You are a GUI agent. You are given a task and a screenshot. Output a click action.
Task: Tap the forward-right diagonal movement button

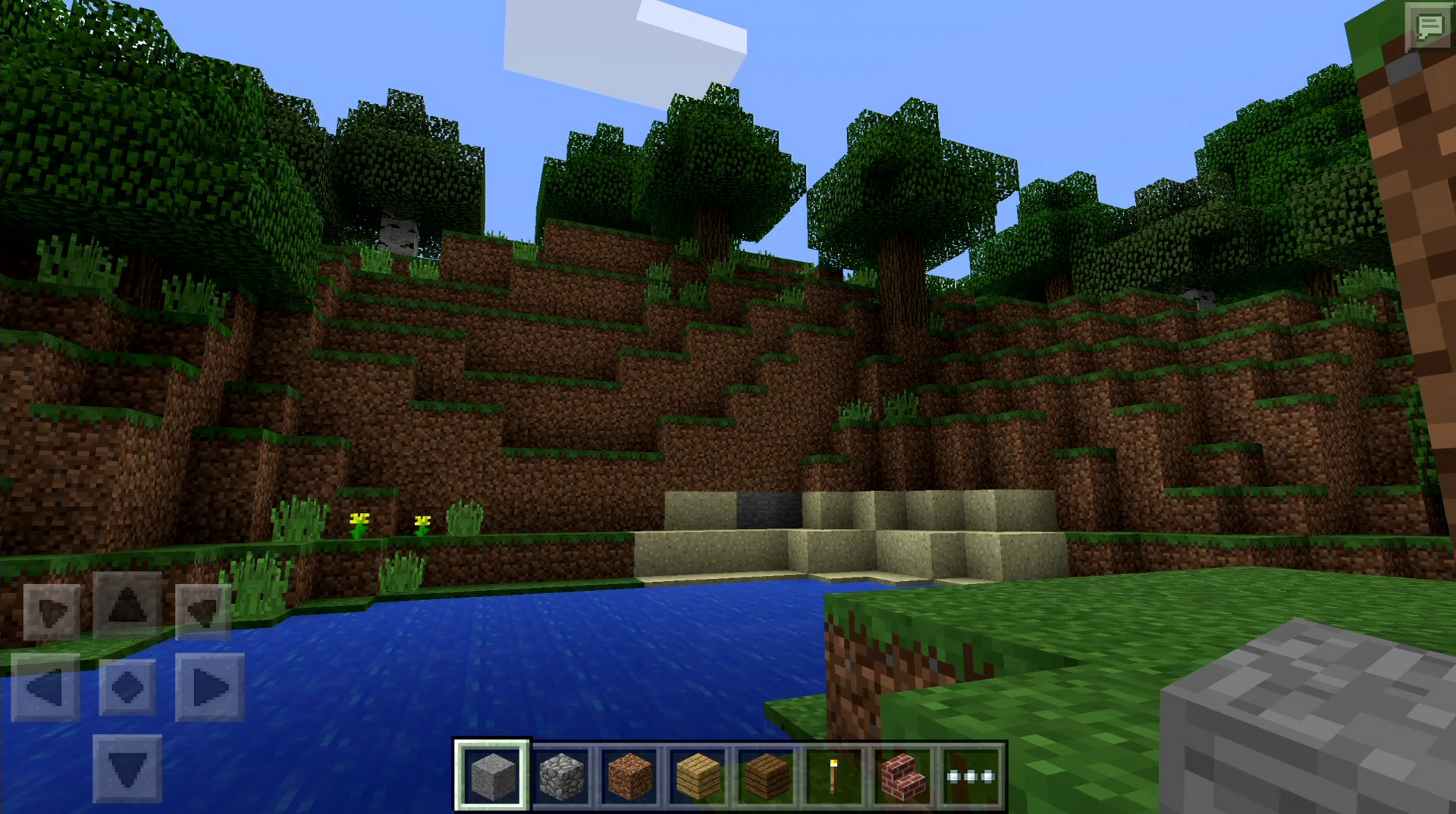click(x=202, y=611)
